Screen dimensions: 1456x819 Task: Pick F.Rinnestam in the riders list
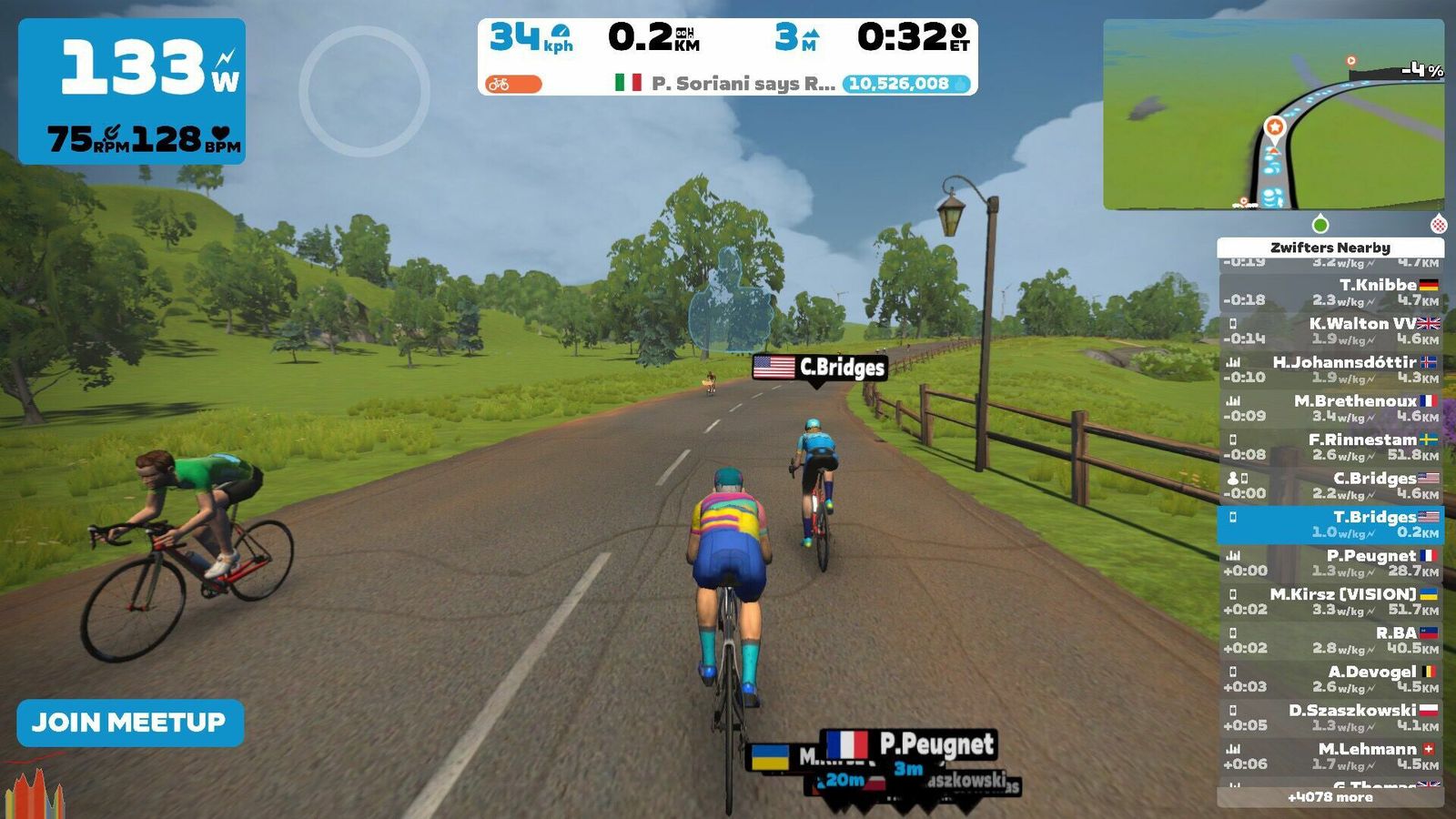[1330, 447]
